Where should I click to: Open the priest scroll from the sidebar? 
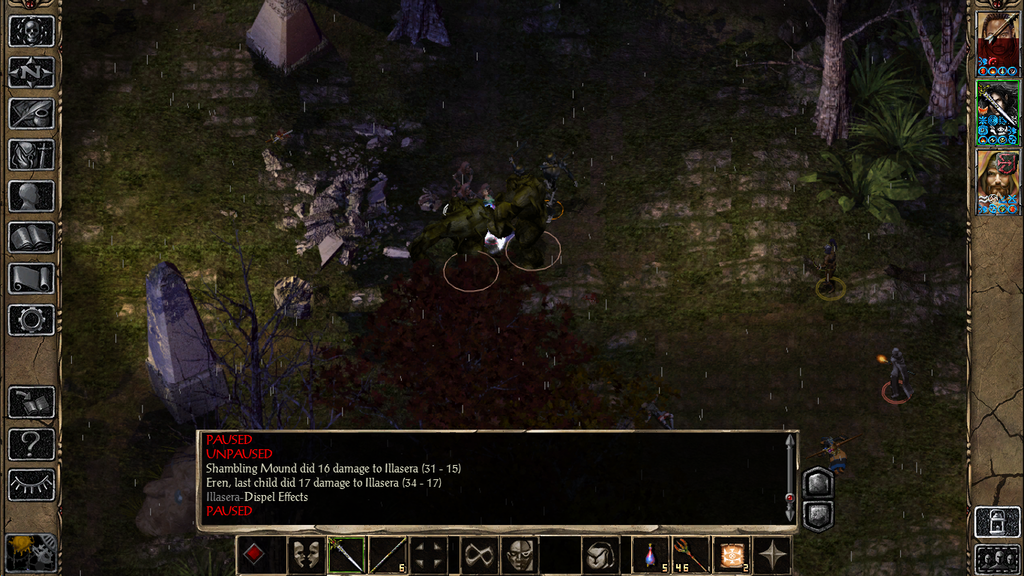coord(31,278)
